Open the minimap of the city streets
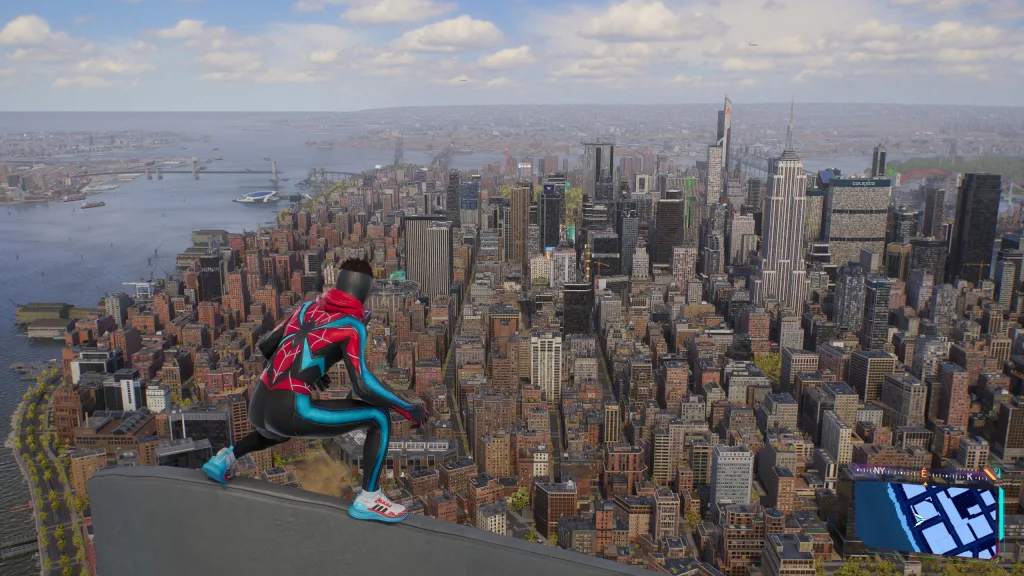The width and height of the screenshot is (1024, 576). click(x=927, y=518)
